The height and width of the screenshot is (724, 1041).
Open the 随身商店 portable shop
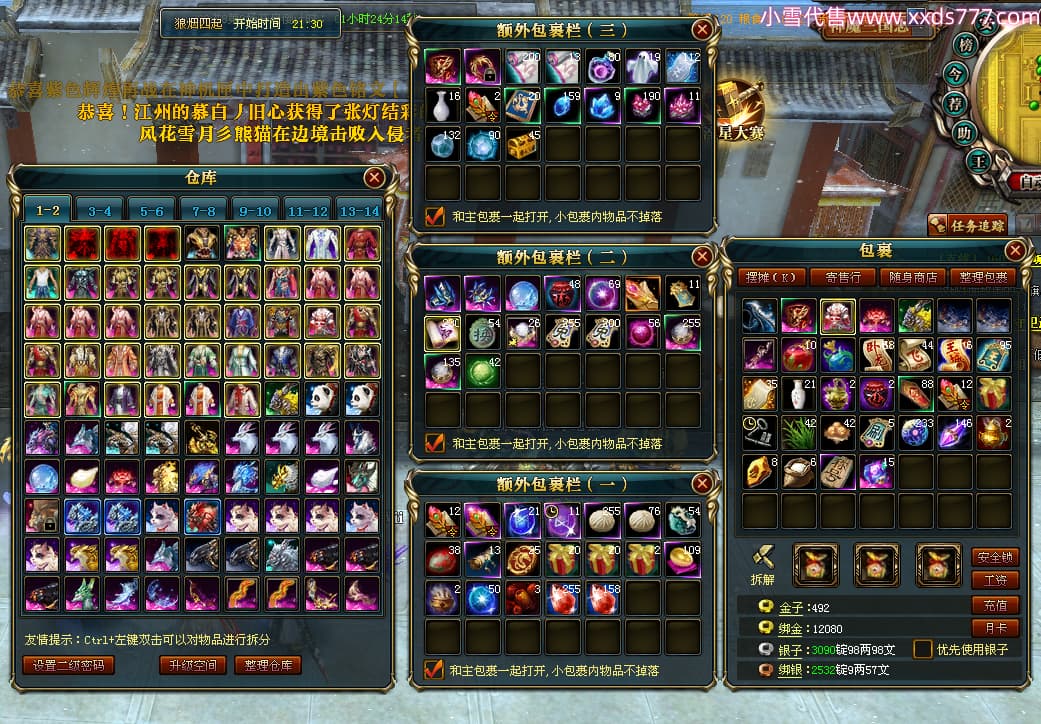(912, 277)
